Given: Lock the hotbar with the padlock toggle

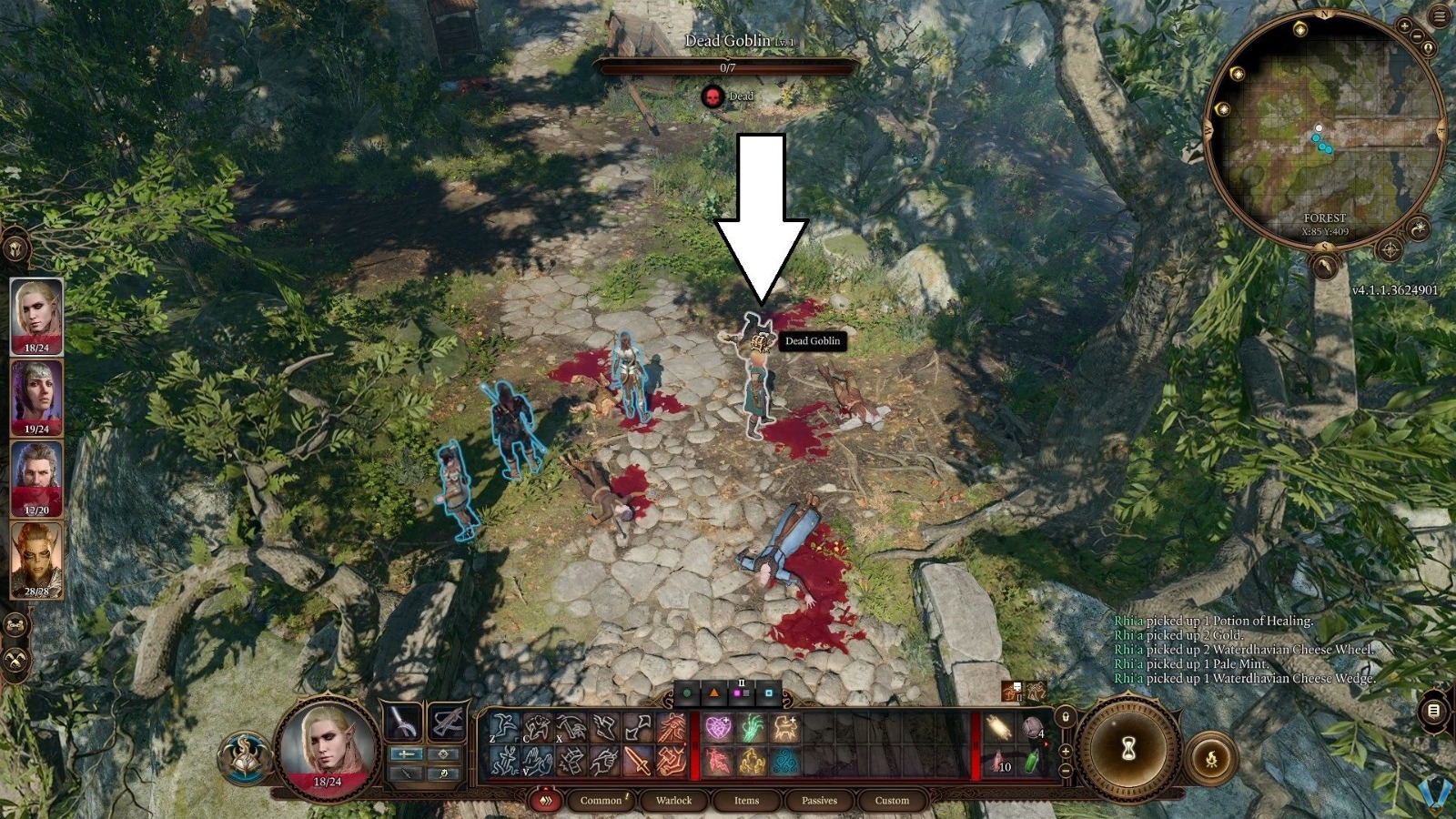Looking at the screenshot, I should pyautogui.click(x=1066, y=717).
